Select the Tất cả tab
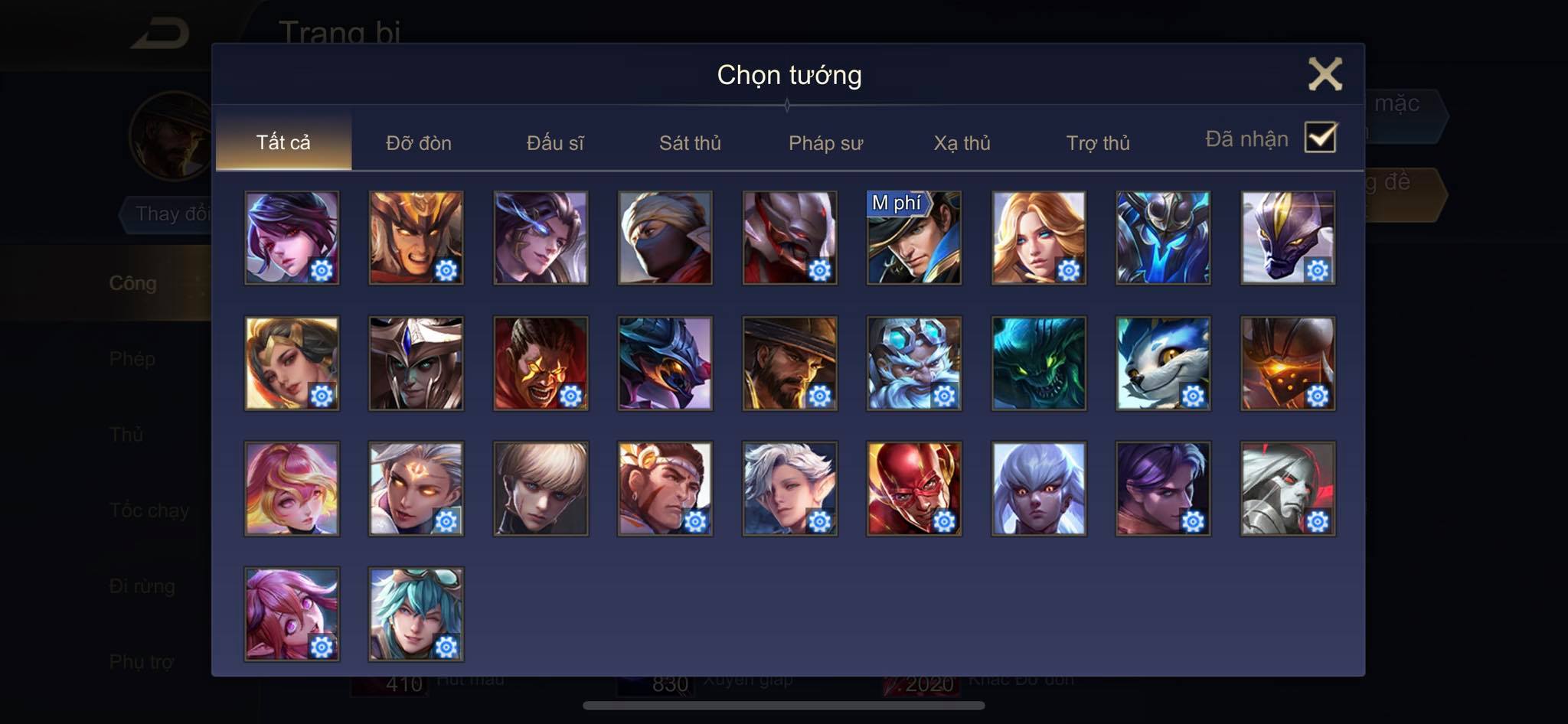 283,142
